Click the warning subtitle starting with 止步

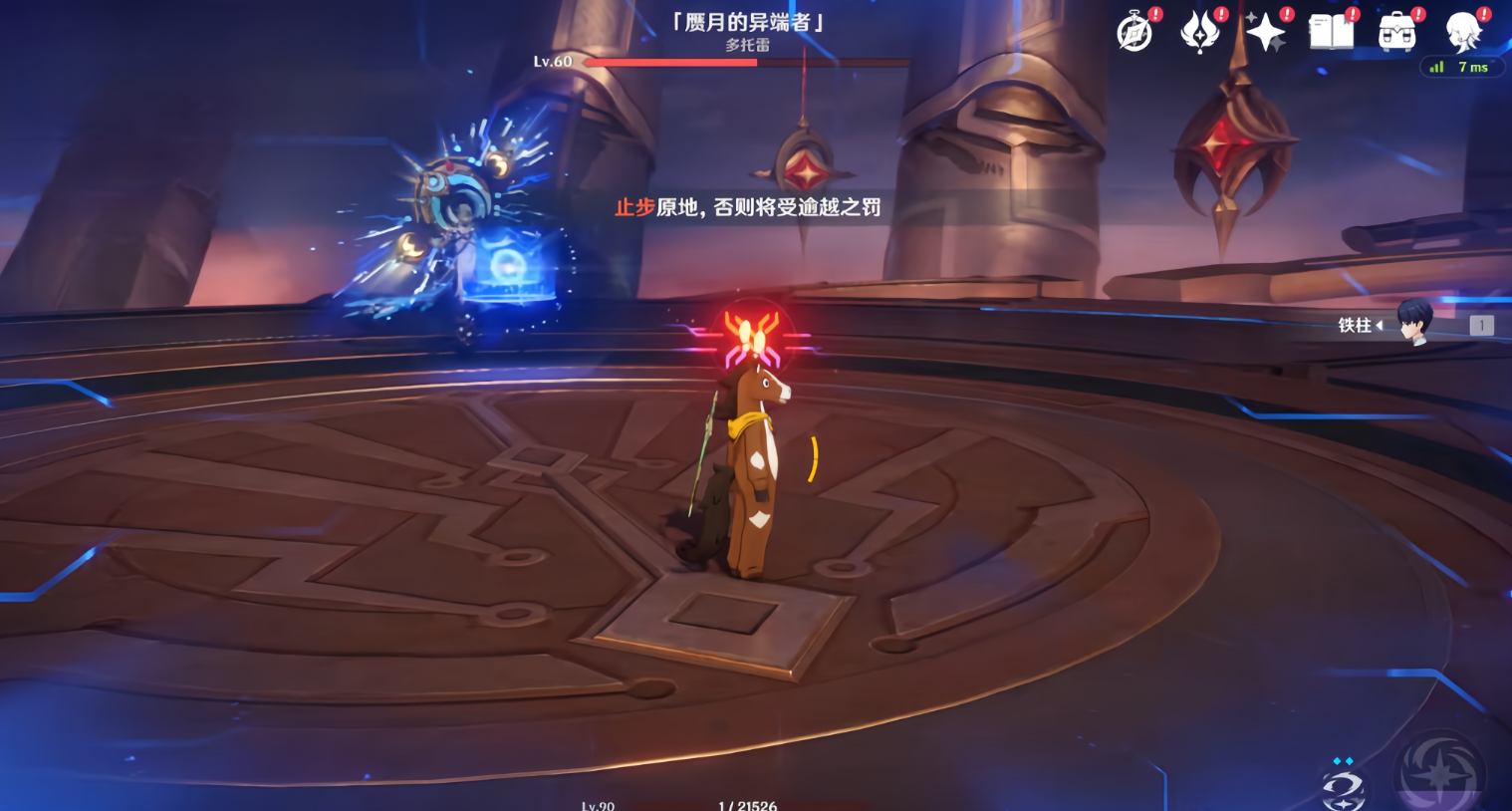click(x=747, y=209)
